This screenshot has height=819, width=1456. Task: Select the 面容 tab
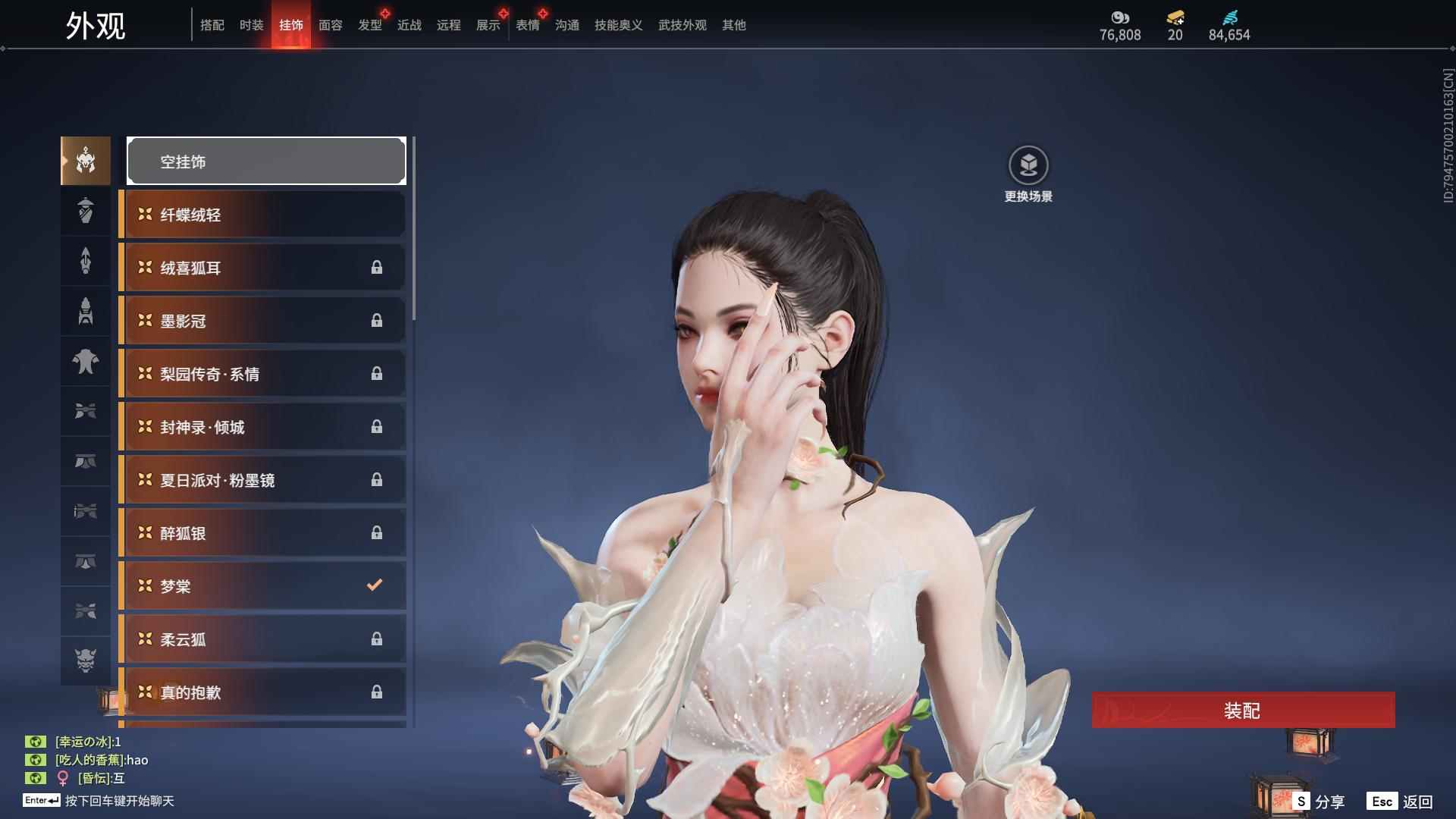pos(330,25)
